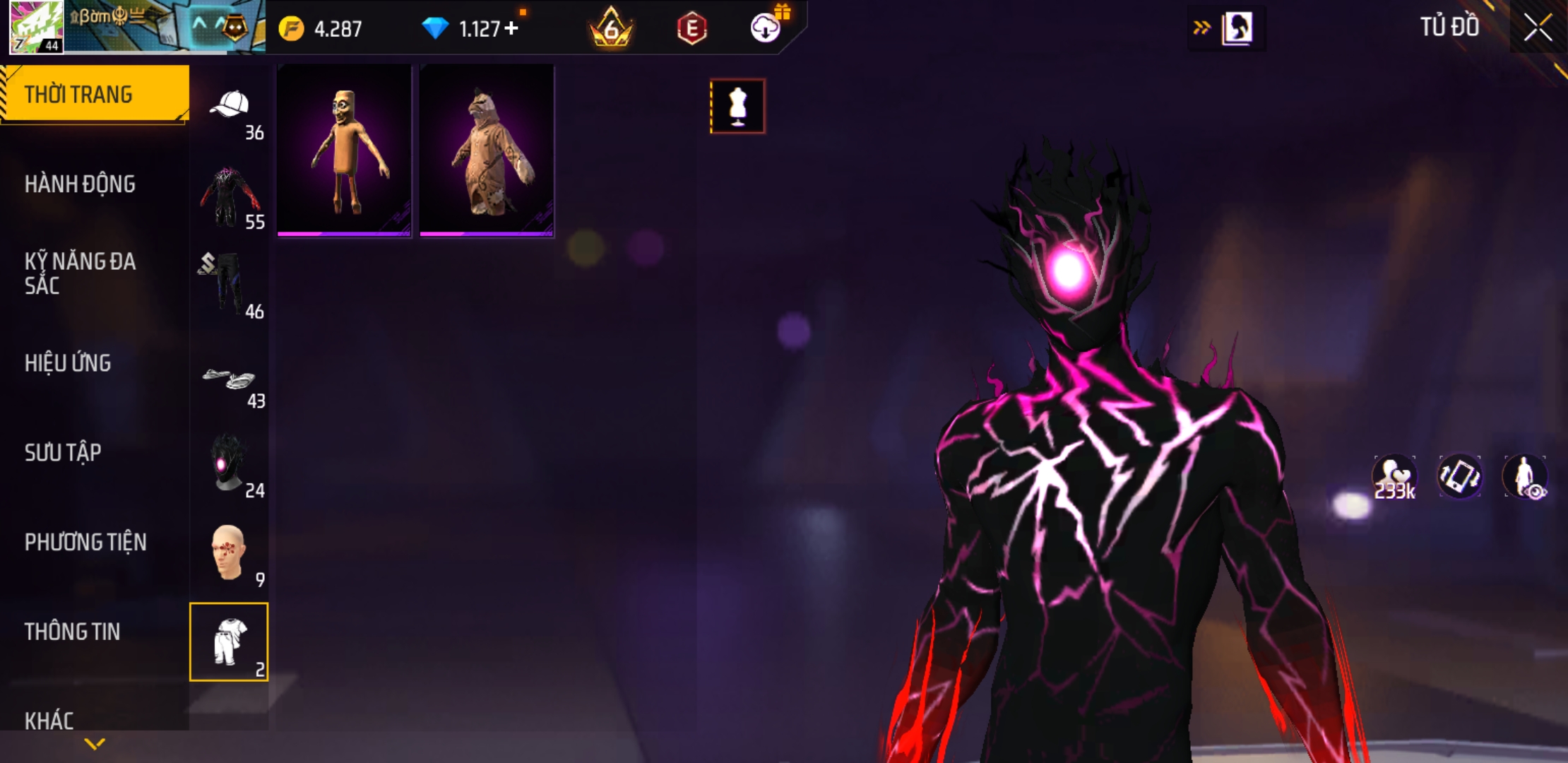Open the cloud download icon
Viewport: 1568px width, 763px height.
coord(765,28)
